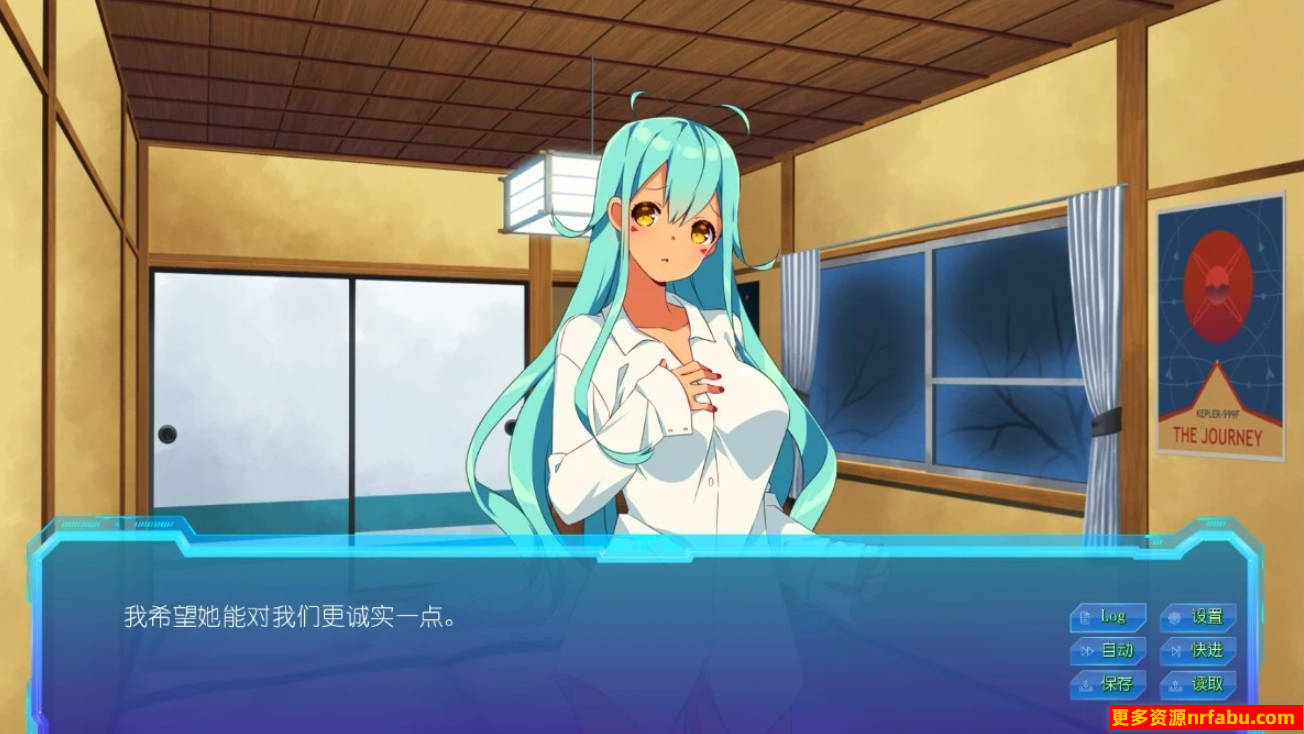This screenshot has width=1304, height=734.
Task: Enable auto-play mode with 自动
Action: pos(1113,651)
